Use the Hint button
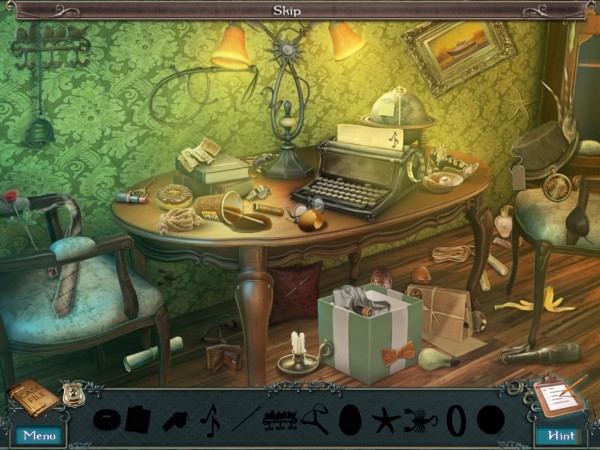This screenshot has width=600, height=450. click(x=560, y=435)
